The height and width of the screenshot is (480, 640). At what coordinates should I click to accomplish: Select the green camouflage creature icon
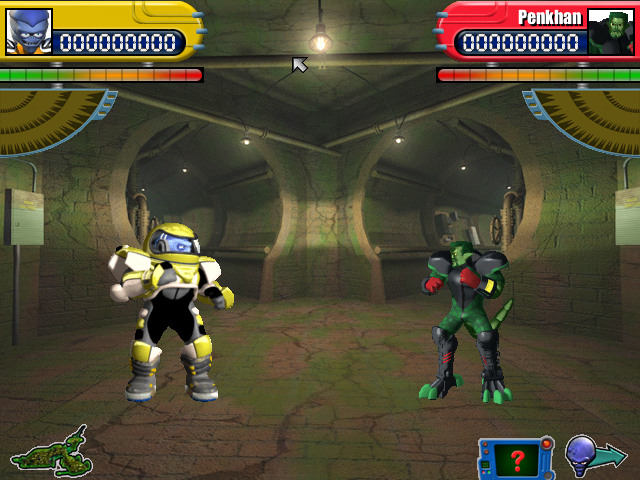(x=48, y=452)
